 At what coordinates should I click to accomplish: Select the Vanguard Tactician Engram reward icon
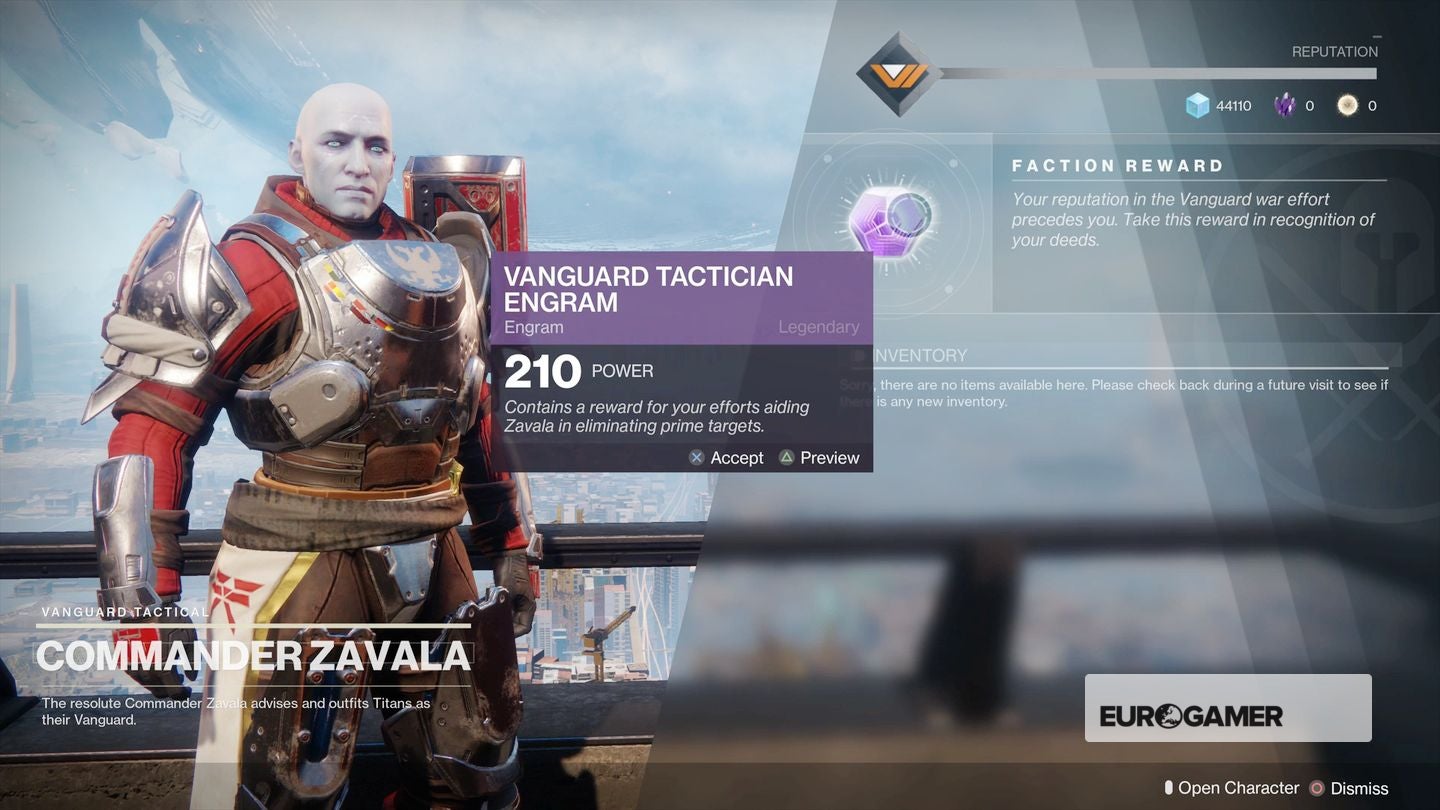click(x=889, y=217)
